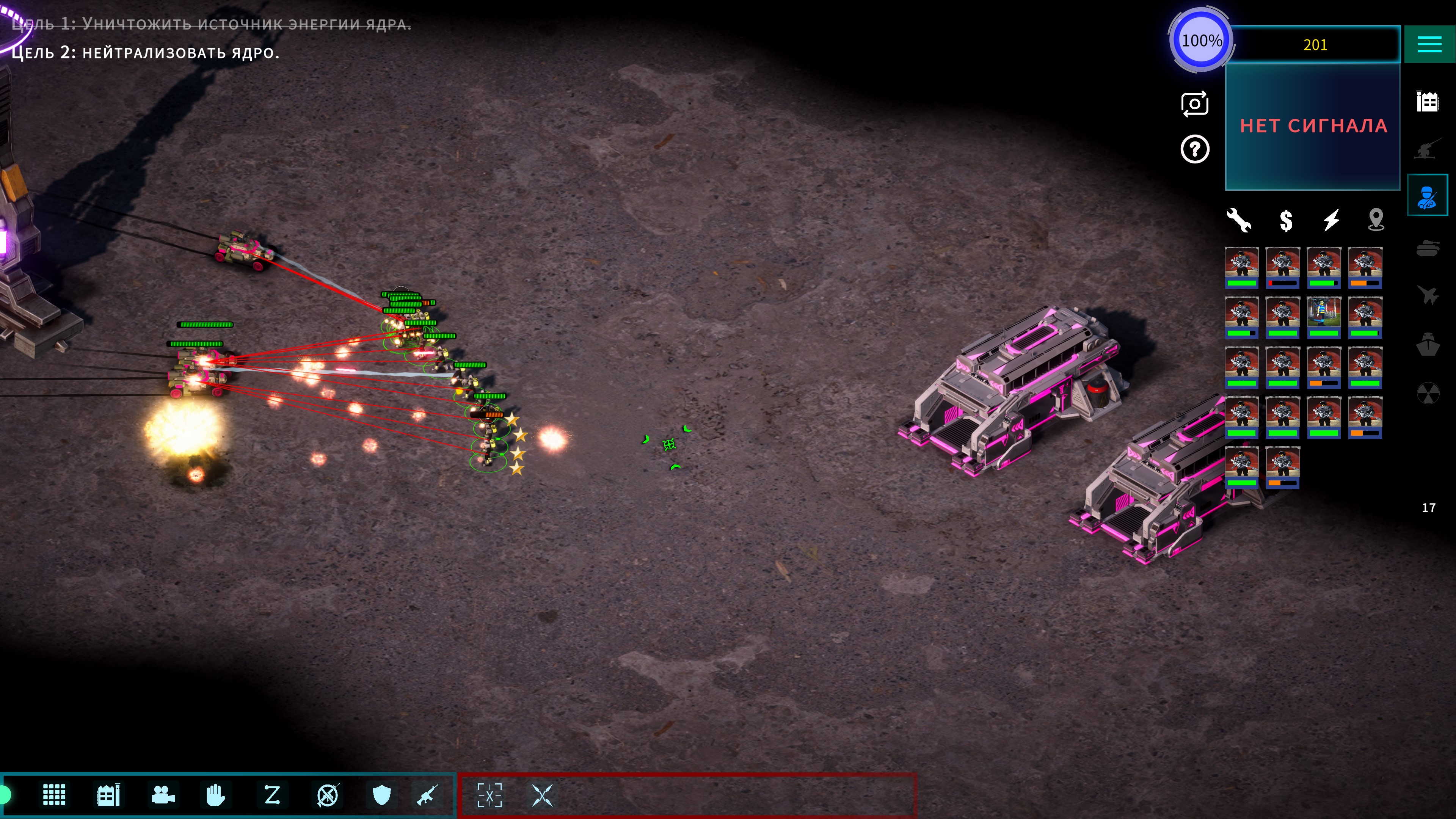Activate the dollar sign sell tool
This screenshot has width=1456, height=819.
pos(1286,220)
